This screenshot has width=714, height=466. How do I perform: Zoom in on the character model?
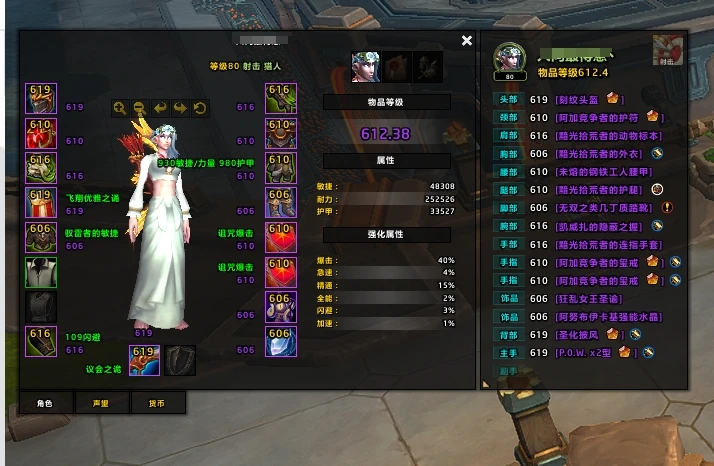120,108
